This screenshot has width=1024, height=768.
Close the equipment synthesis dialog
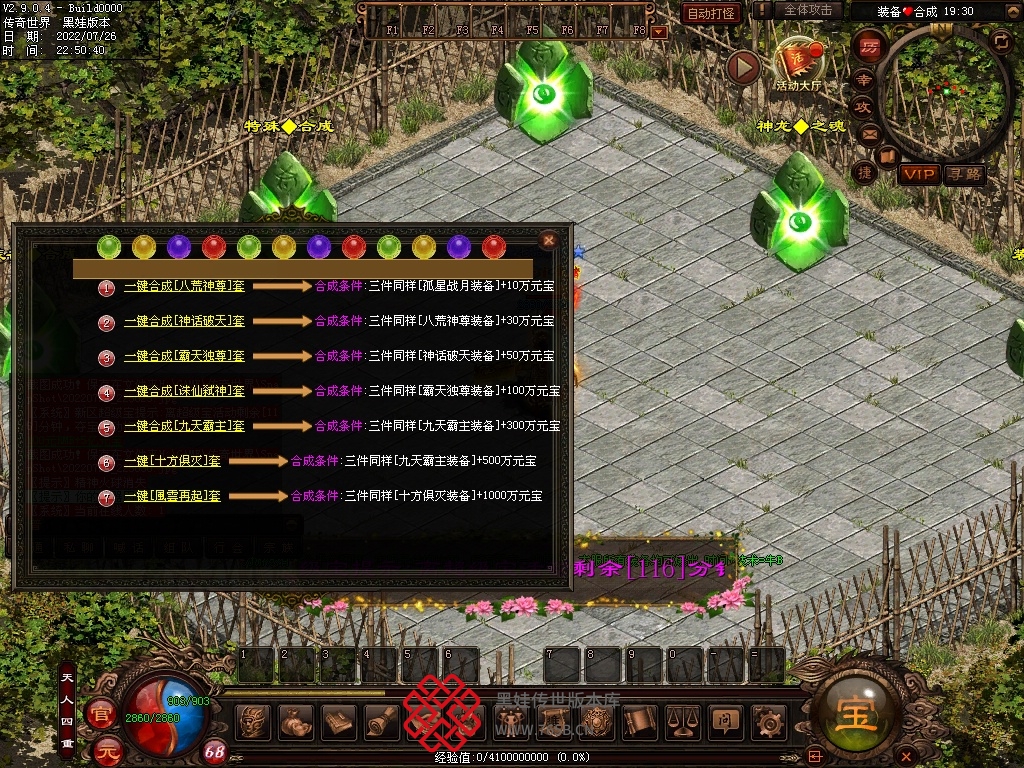click(x=548, y=240)
